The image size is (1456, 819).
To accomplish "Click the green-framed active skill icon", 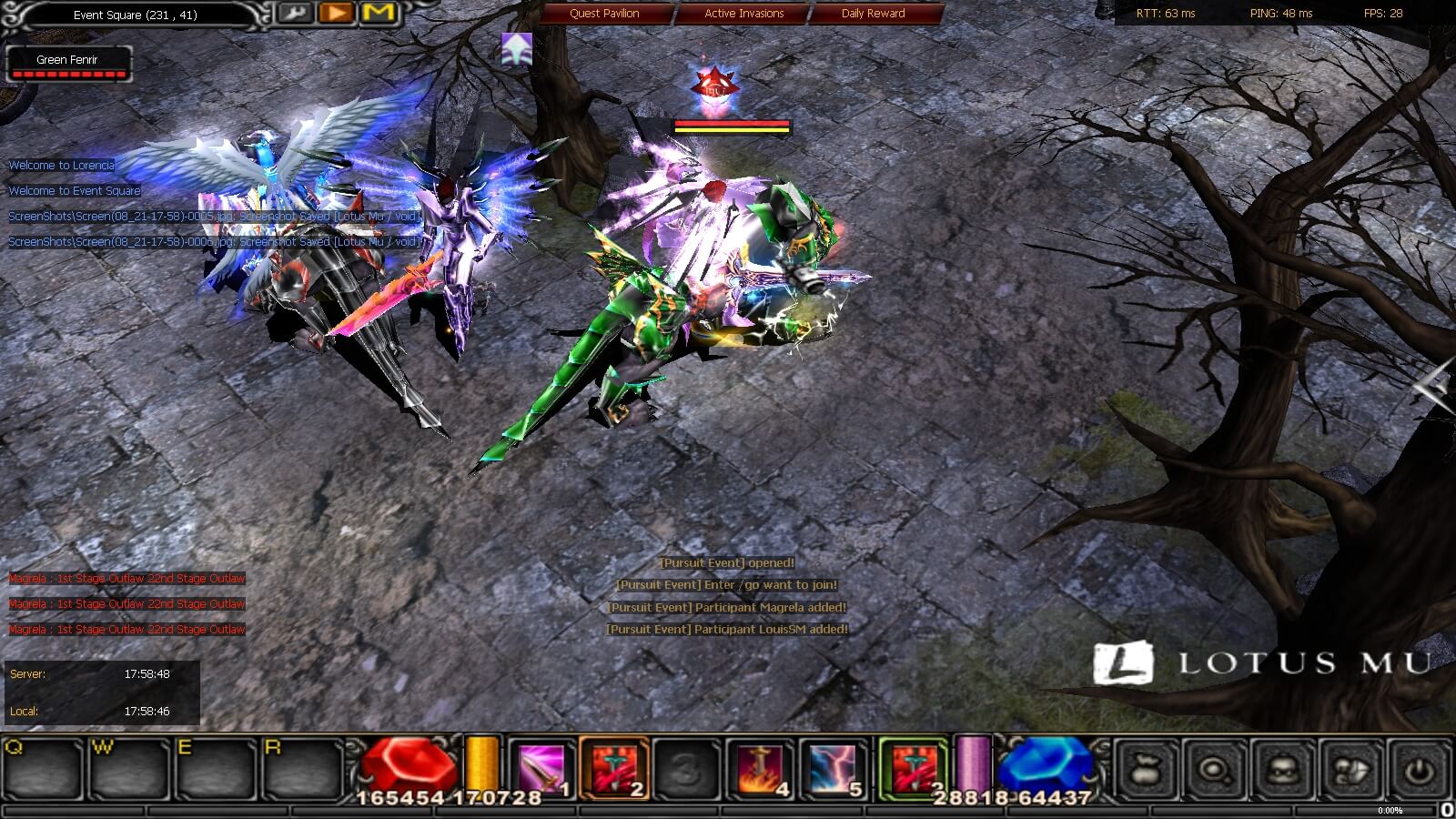I will 913,769.
